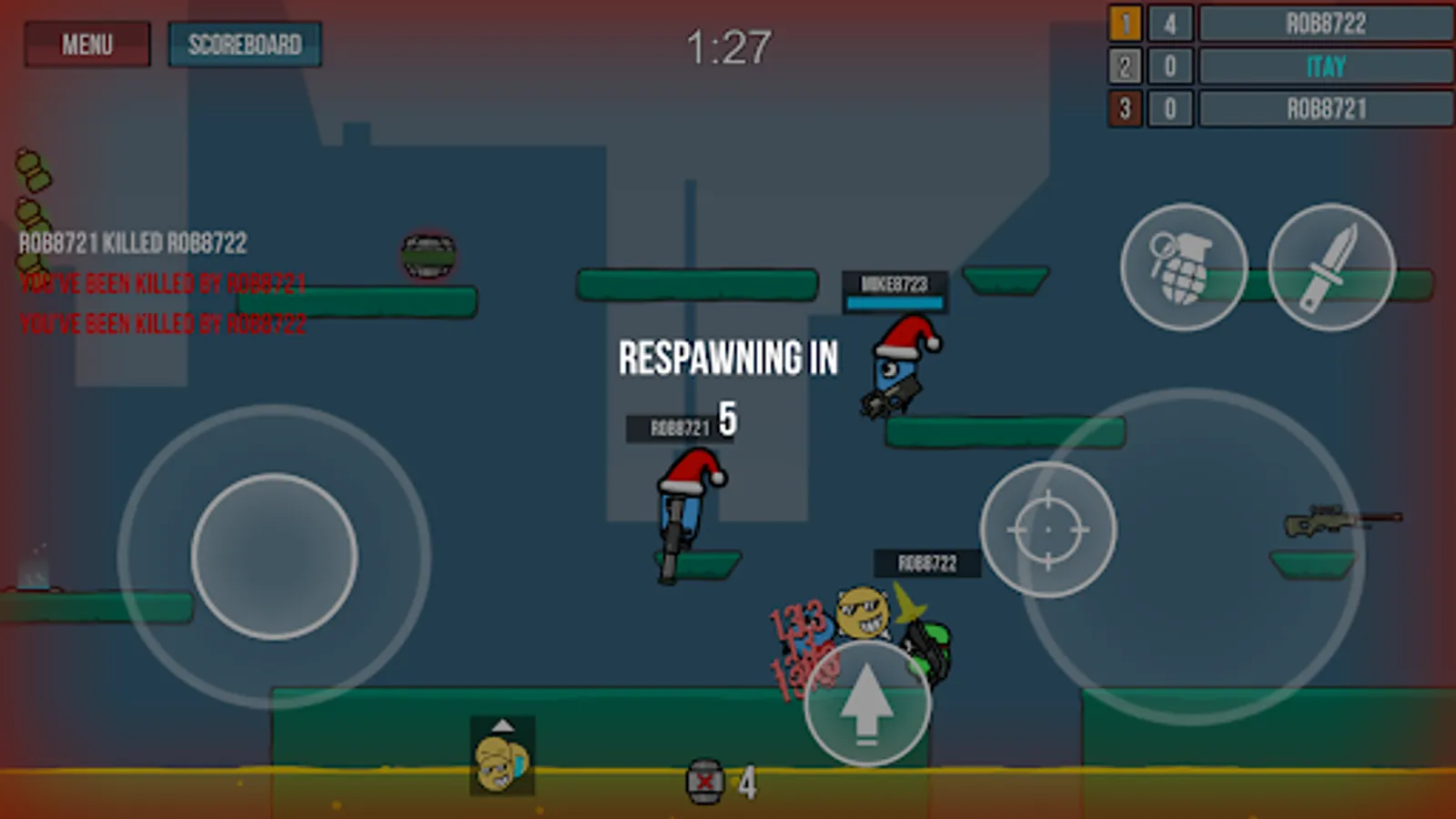The image size is (1456, 819).
Task: Tap the crosshair aiming joystick
Action: tap(1046, 530)
